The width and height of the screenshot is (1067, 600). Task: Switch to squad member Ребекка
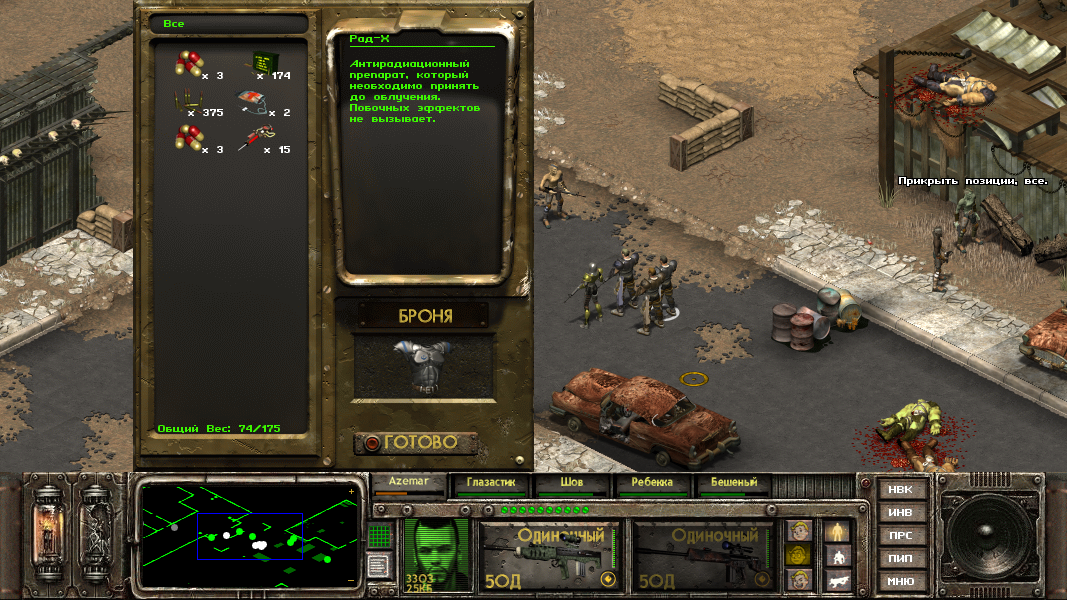coord(652,483)
